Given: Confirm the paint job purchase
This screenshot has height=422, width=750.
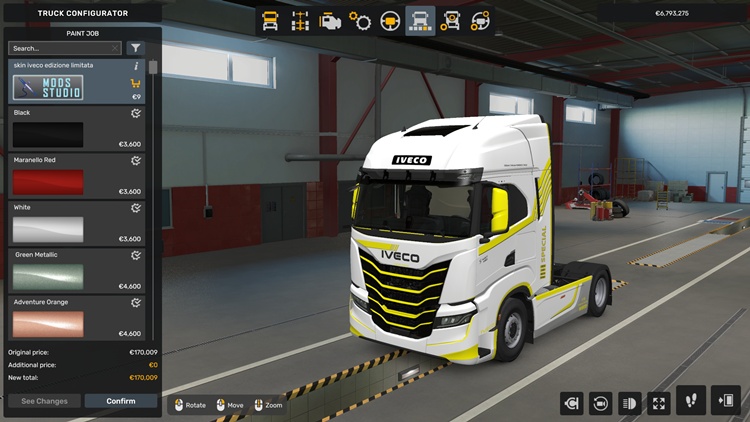Looking at the screenshot, I should (x=120, y=401).
